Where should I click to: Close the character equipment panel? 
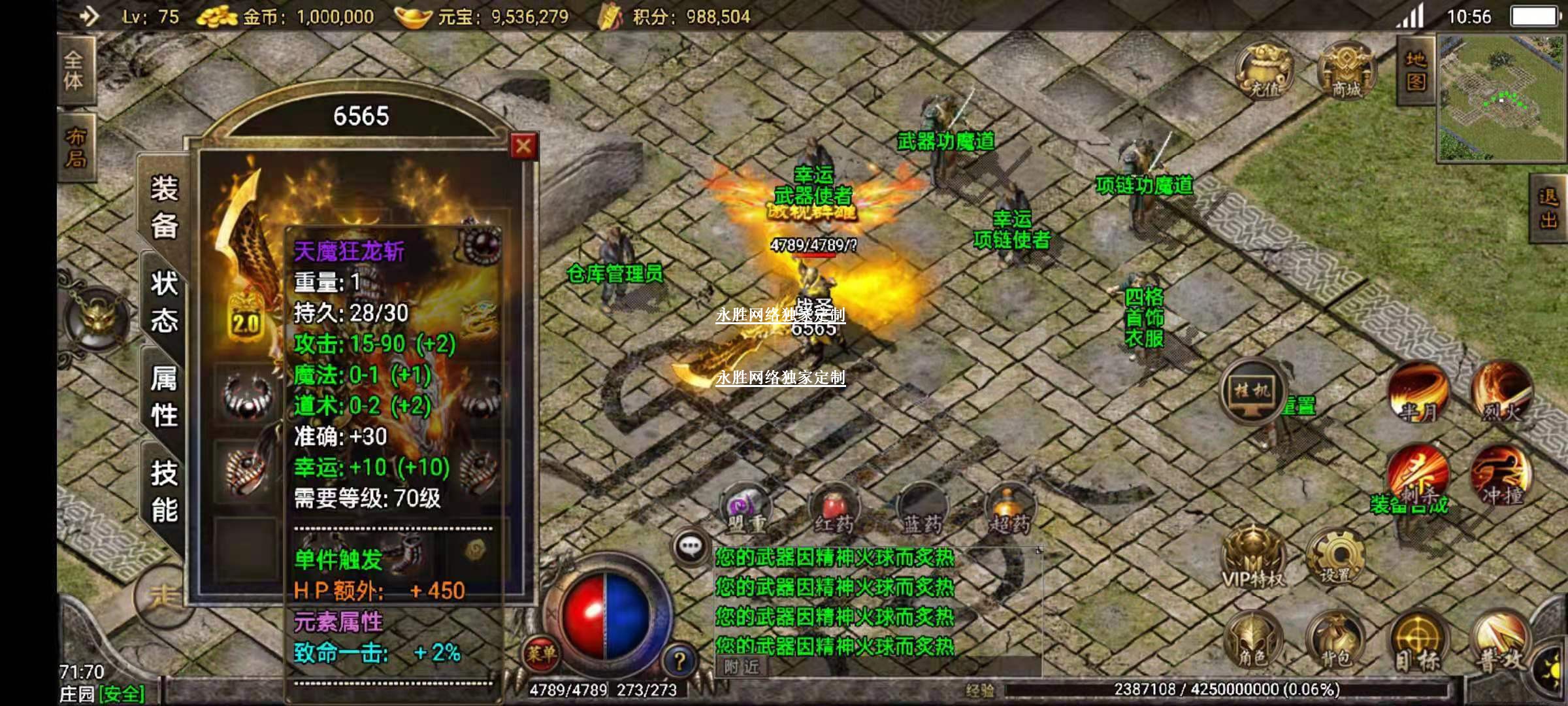tap(523, 146)
